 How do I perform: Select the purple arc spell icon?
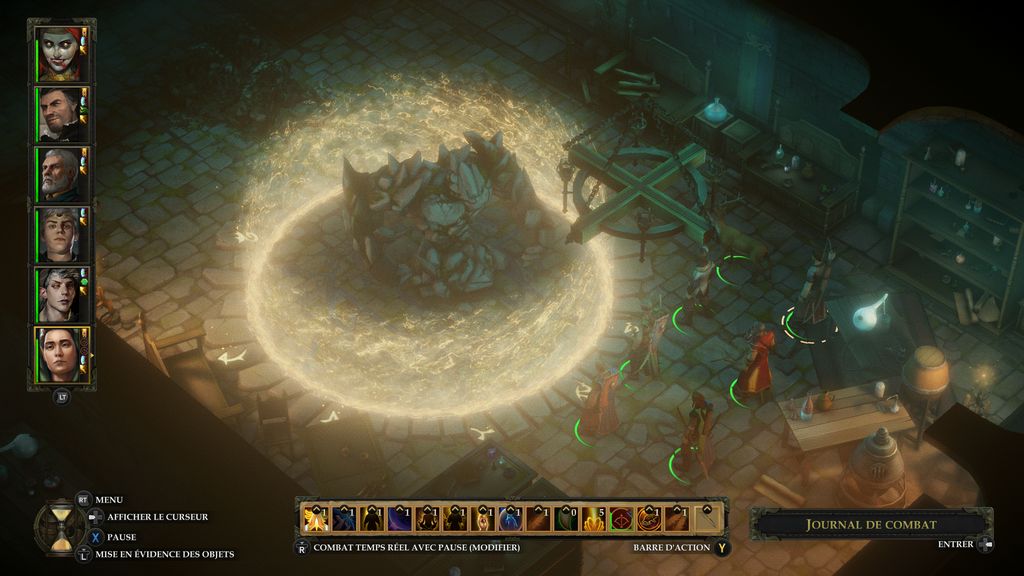pyautogui.click(x=399, y=518)
